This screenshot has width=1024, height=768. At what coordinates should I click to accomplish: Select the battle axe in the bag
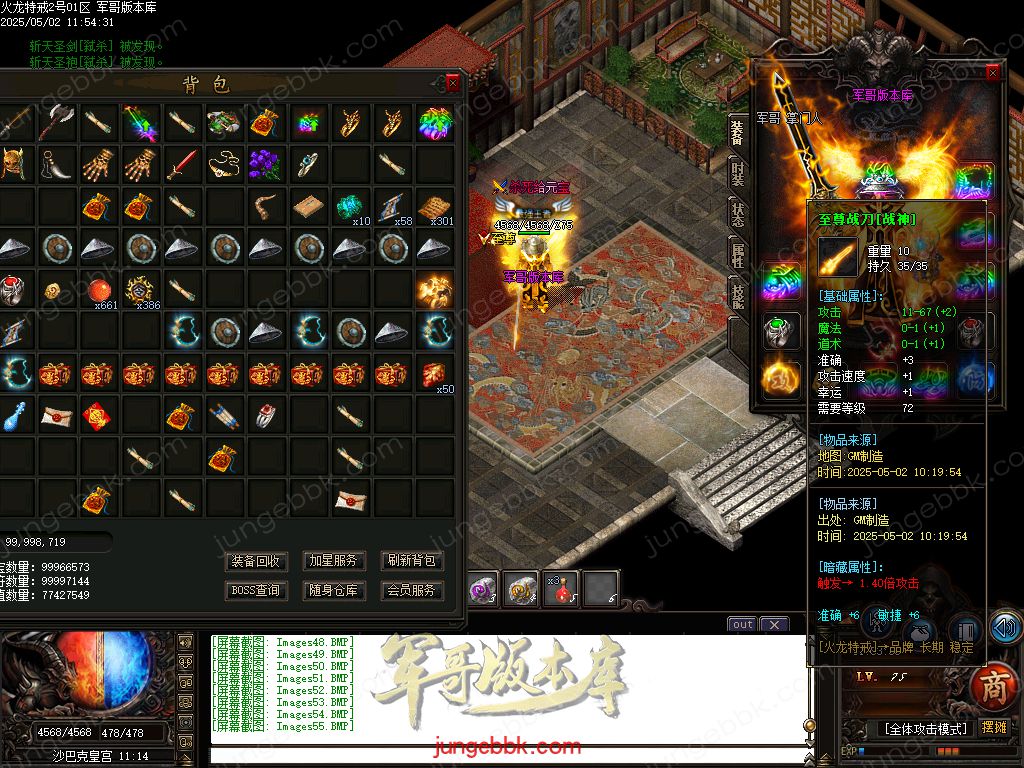[x=56, y=122]
